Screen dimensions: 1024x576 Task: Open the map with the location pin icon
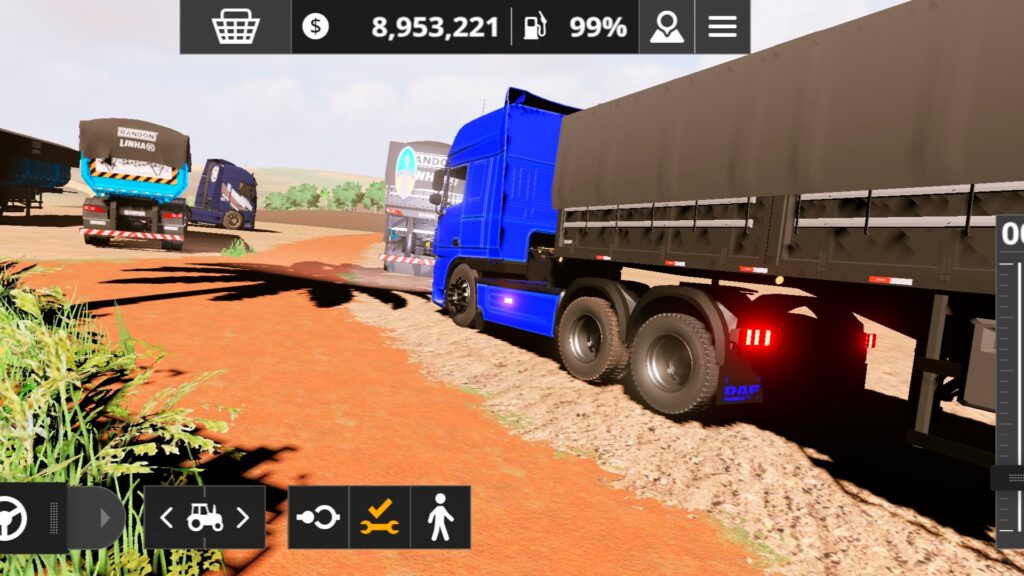click(666, 27)
